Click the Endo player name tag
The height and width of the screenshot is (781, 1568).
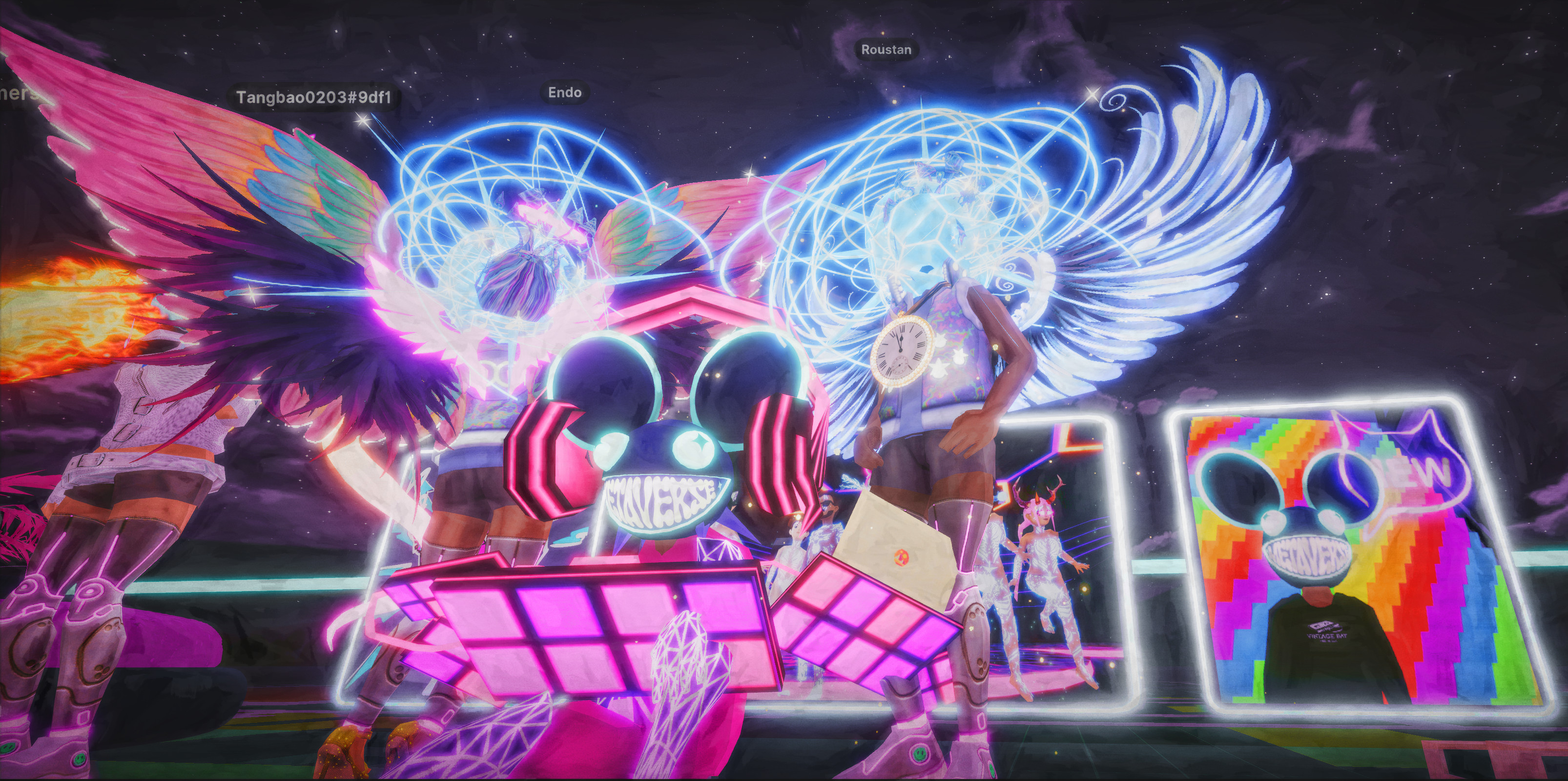pyautogui.click(x=564, y=93)
